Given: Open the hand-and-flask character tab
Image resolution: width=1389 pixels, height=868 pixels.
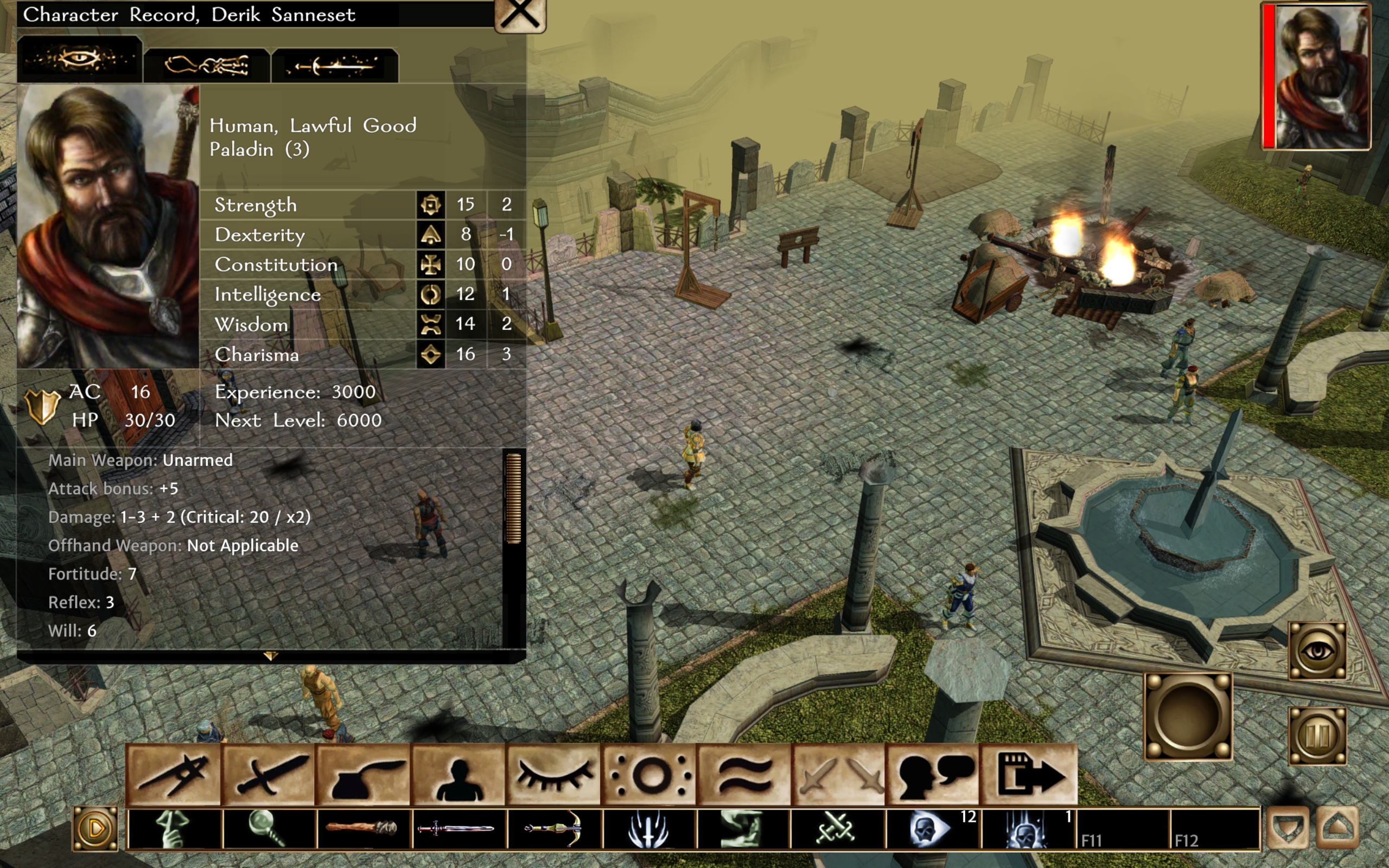Looking at the screenshot, I should [x=207, y=65].
